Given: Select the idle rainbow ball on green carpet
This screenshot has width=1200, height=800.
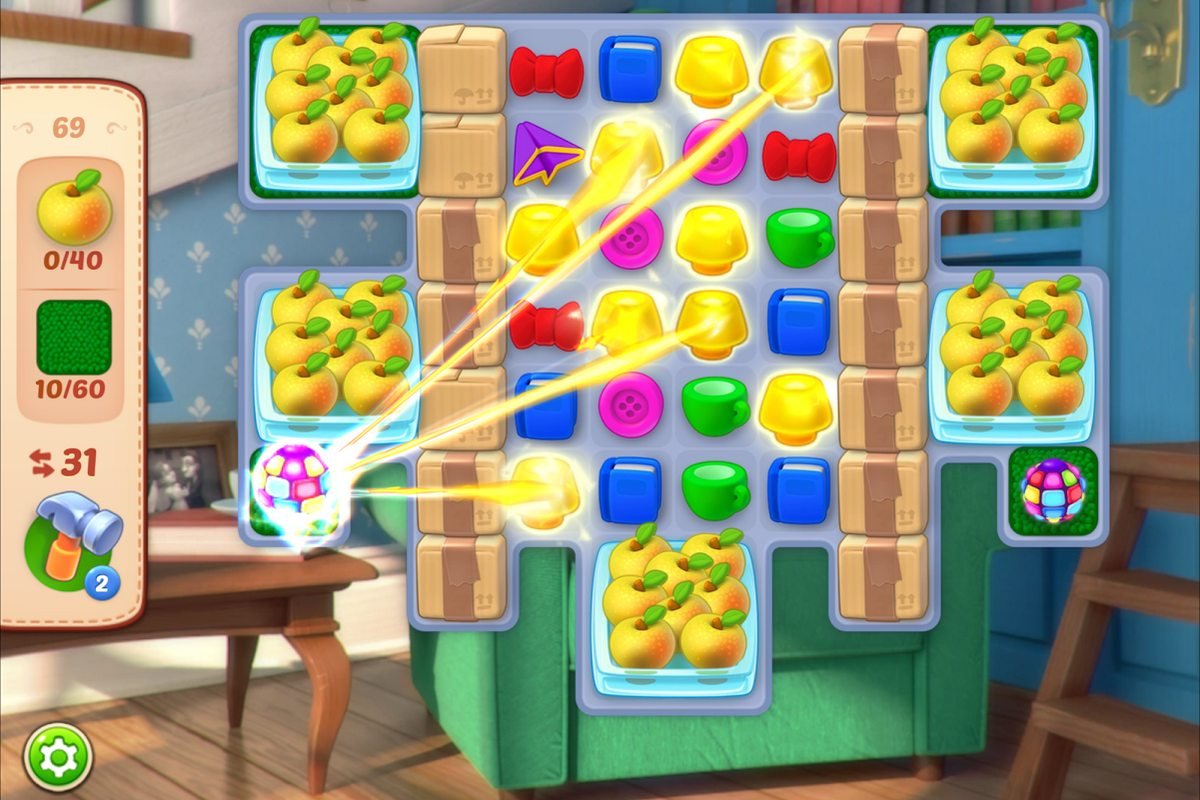Looking at the screenshot, I should pyautogui.click(x=1053, y=491).
